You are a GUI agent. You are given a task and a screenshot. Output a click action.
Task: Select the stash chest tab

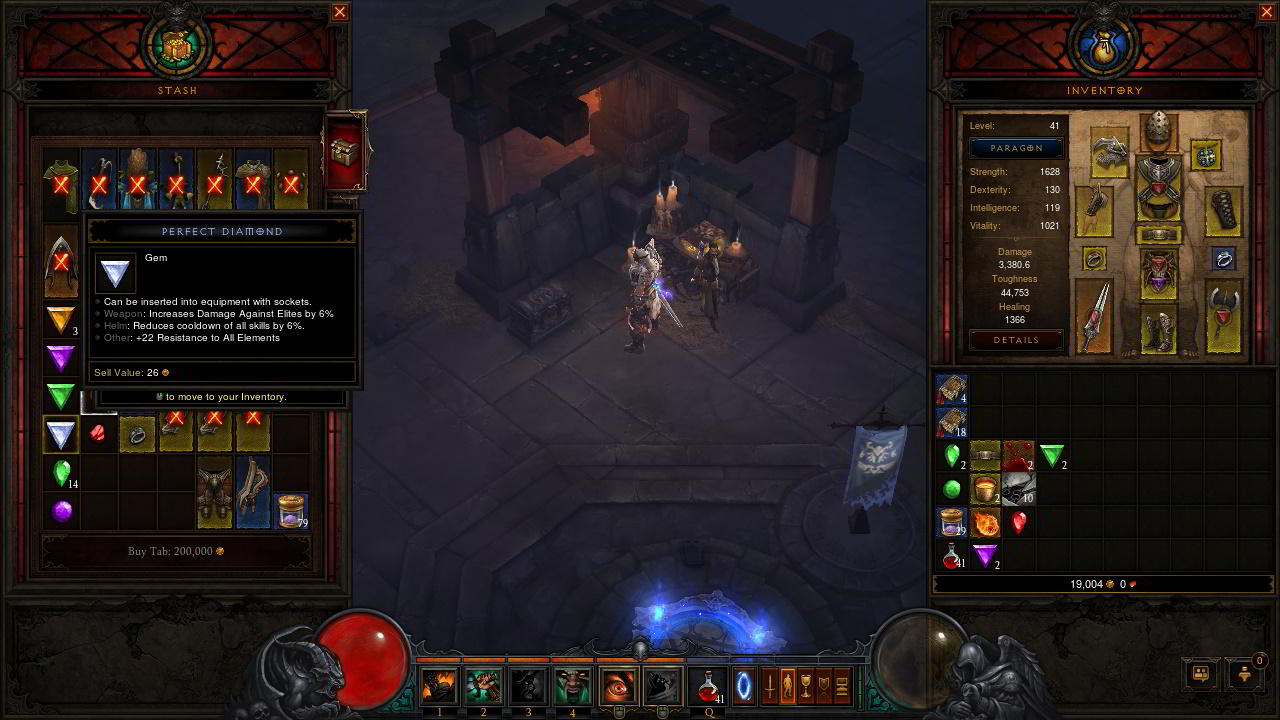346,152
